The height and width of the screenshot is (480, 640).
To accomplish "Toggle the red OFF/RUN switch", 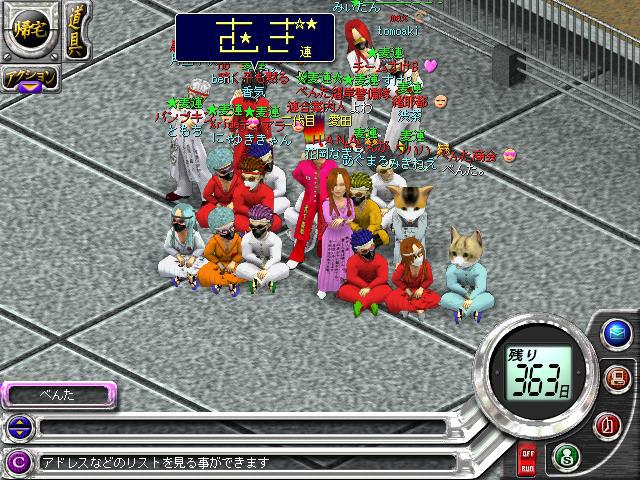I will pos(526,459).
